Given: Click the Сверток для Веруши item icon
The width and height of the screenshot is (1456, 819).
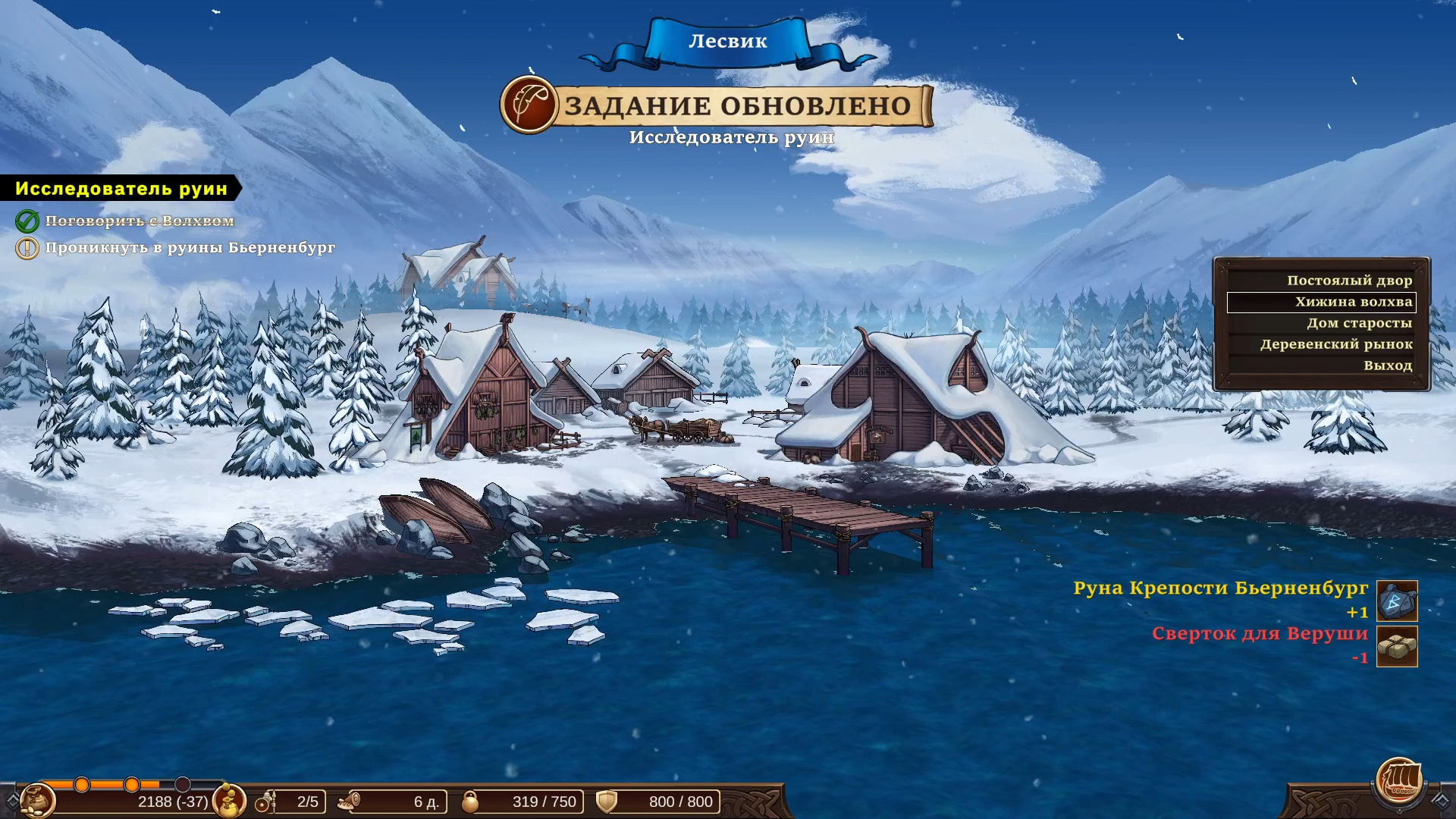Looking at the screenshot, I should tap(1397, 647).
